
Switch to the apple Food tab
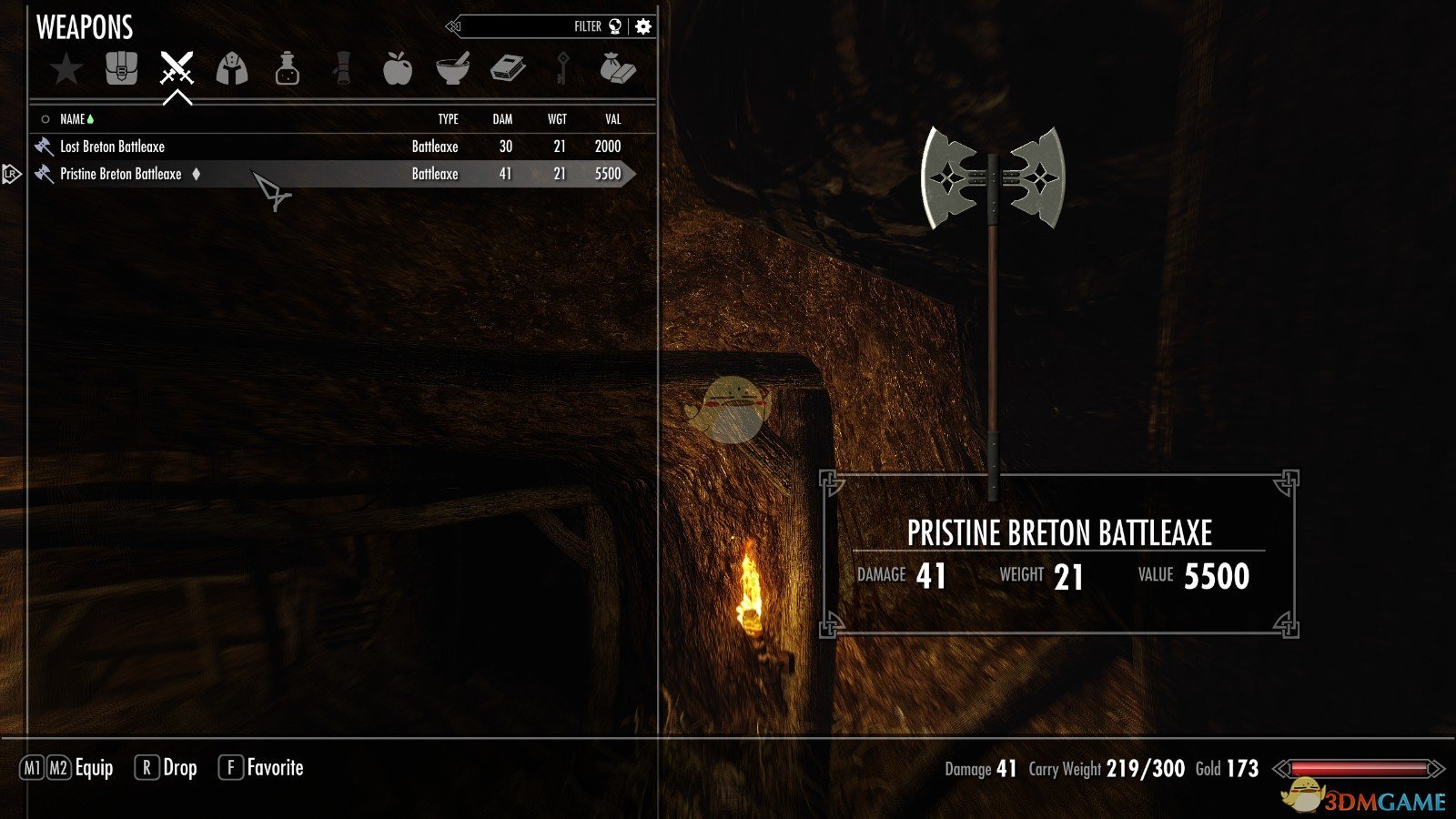[398, 69]
